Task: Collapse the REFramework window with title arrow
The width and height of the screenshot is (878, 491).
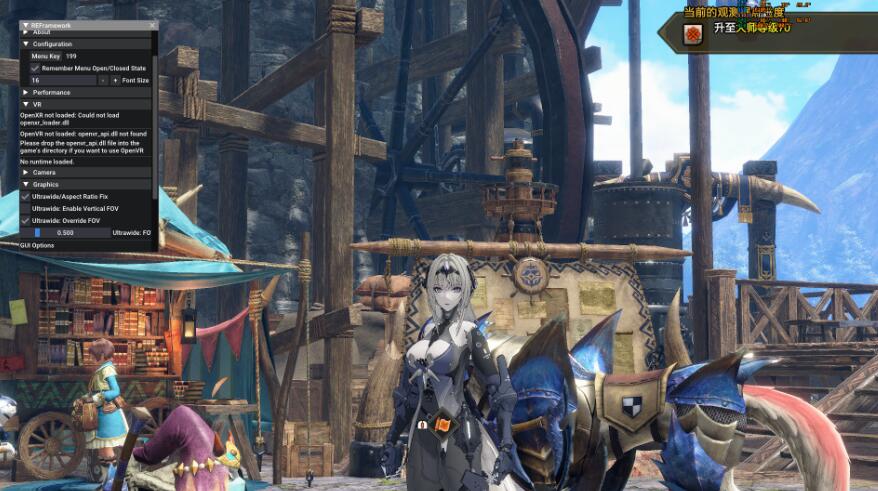Action: click(x=26, y=25)
